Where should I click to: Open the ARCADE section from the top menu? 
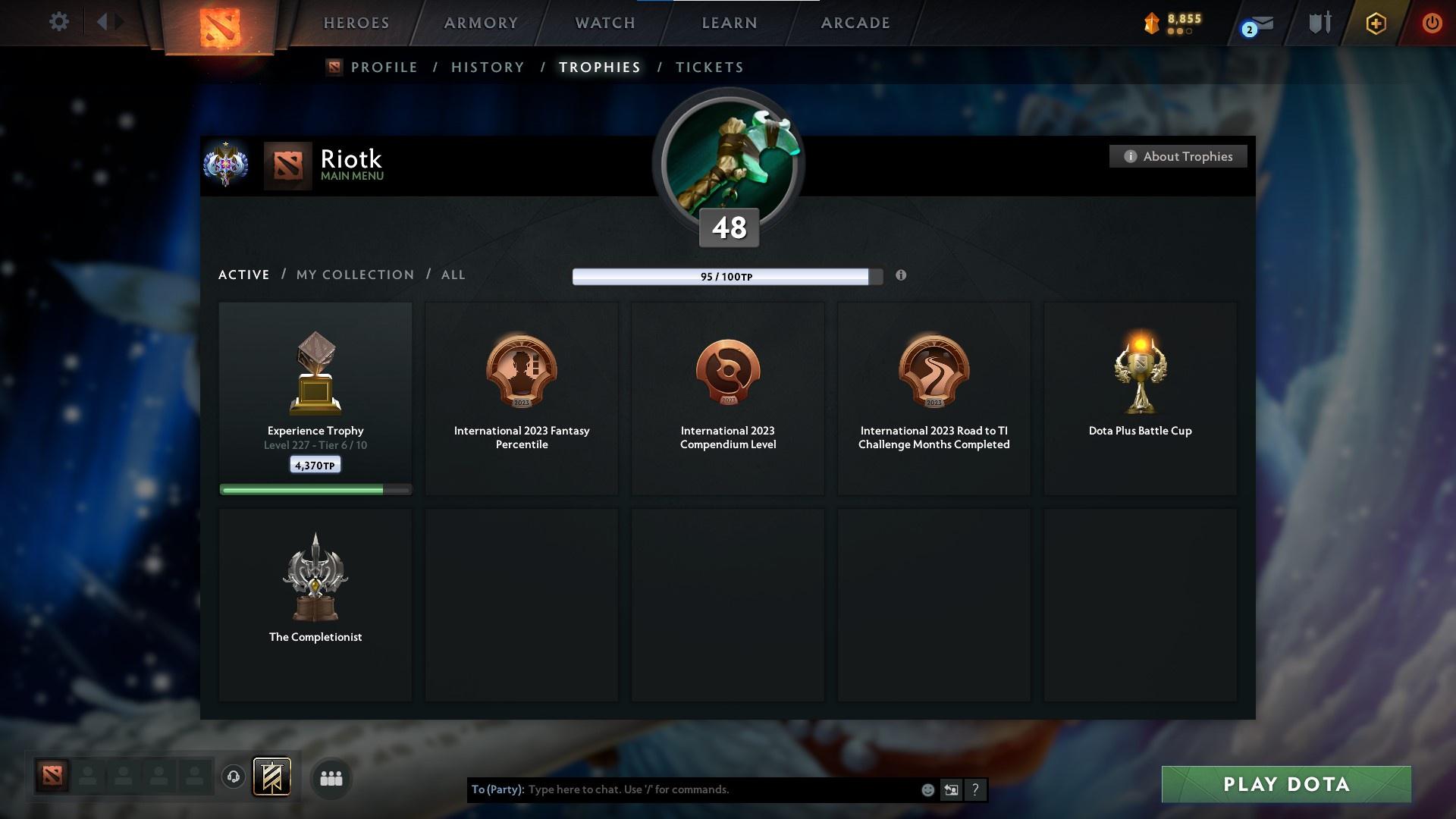click(x=855, y=23)
